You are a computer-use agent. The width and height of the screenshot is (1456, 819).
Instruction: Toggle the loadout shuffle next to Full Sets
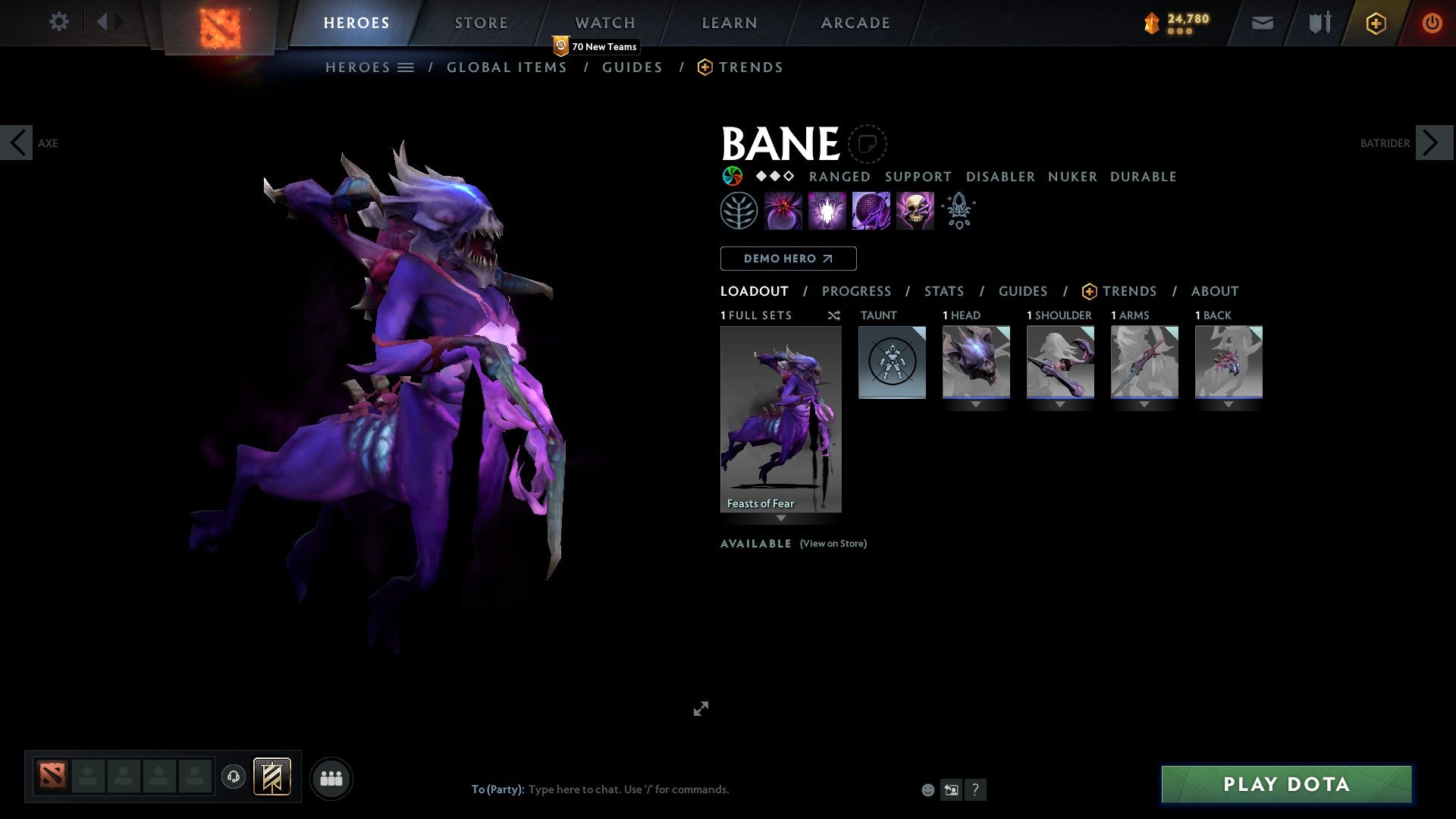click(x=833, y=315)
